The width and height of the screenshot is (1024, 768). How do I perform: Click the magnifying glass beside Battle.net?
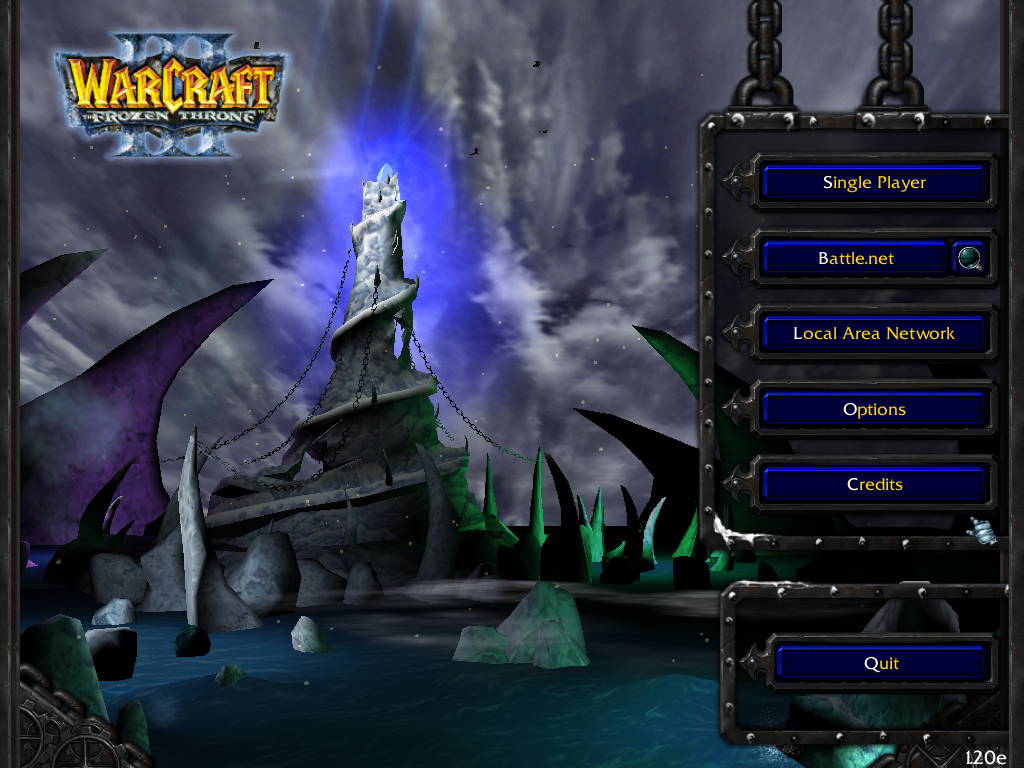click(969, 258)
